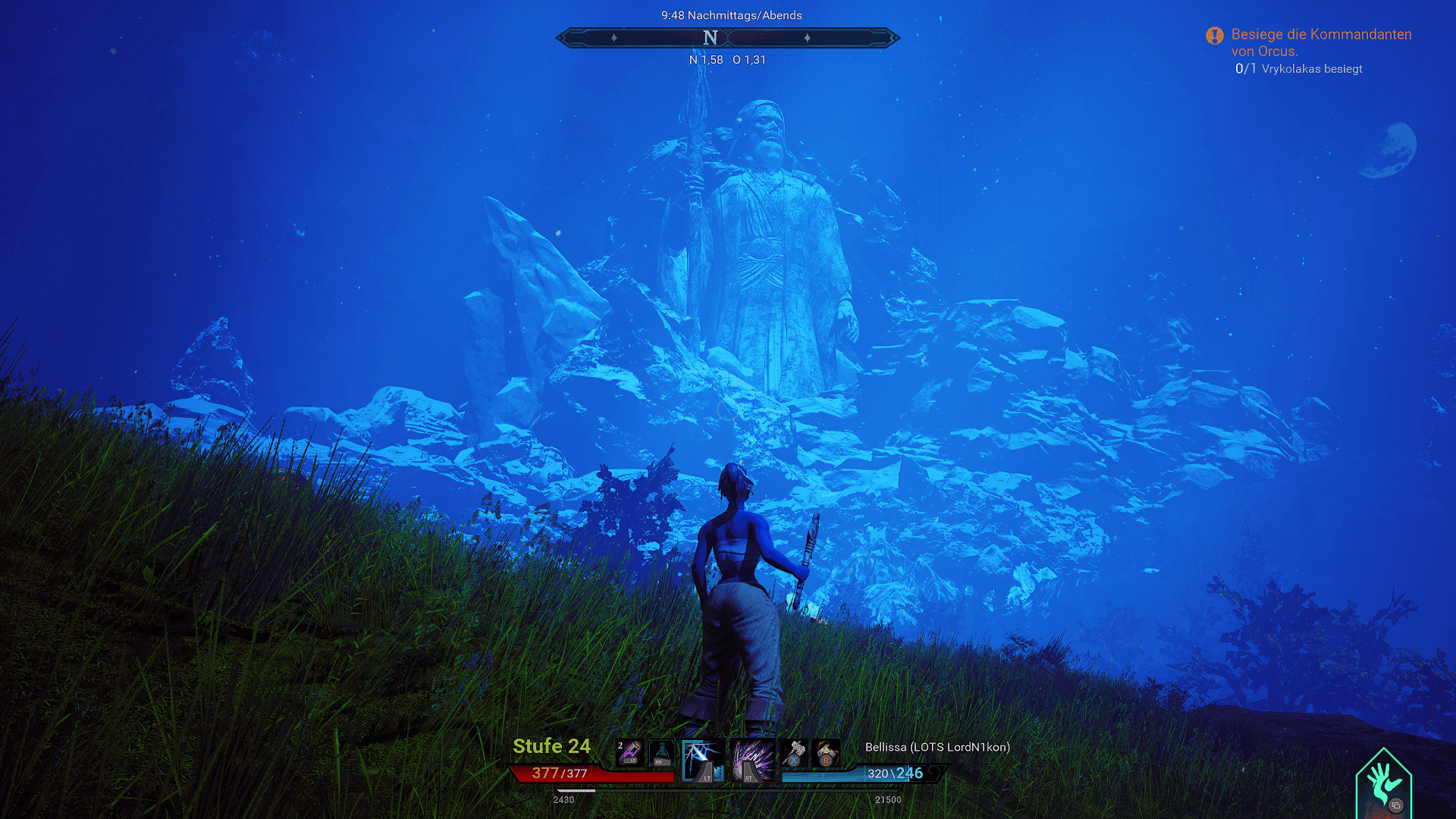Activate the purple spike burst ability
Screen dimensions: 1456x819
(x=752, y=761)
